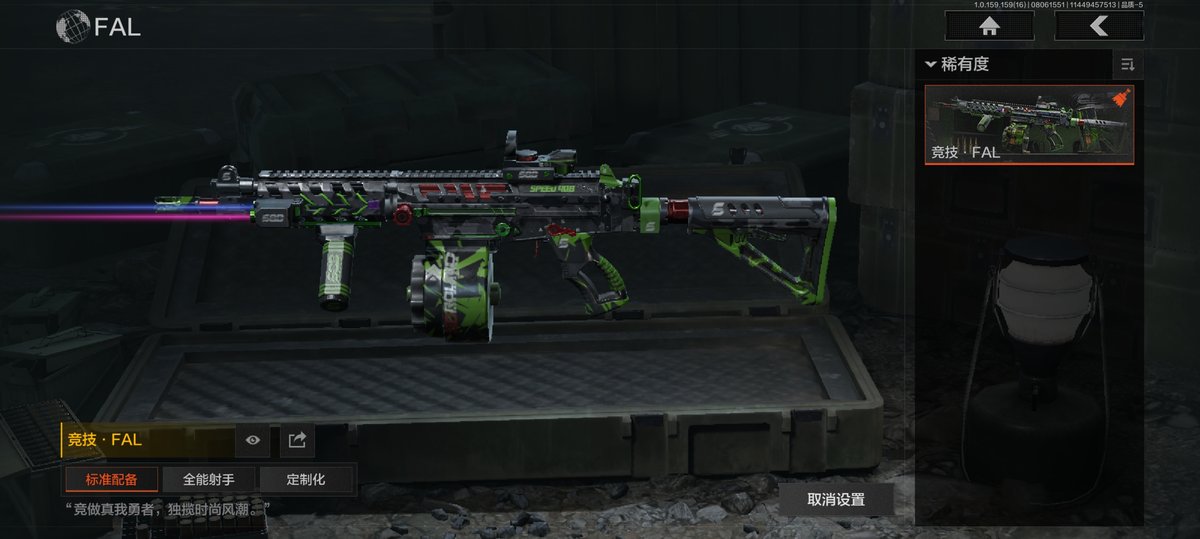1200x539 pixels.
Task: Open the 稀有度 rarity filter dropdown
Action: [958, 65]
